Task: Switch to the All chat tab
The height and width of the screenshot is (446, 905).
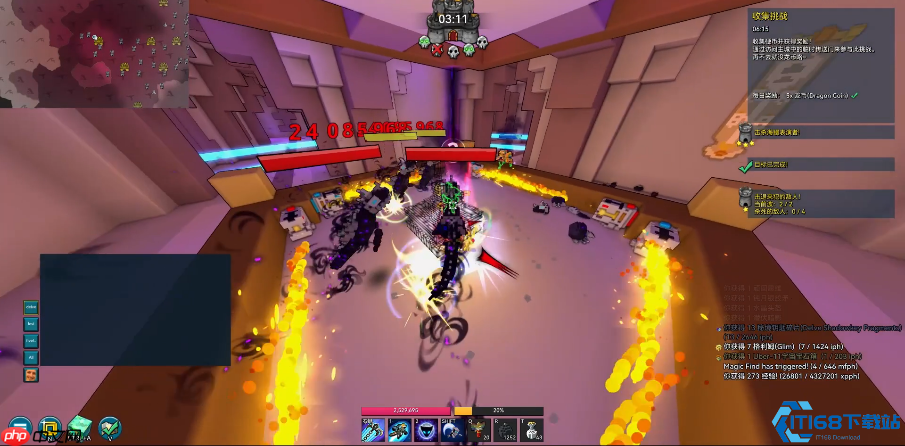Action: (31, 357)
